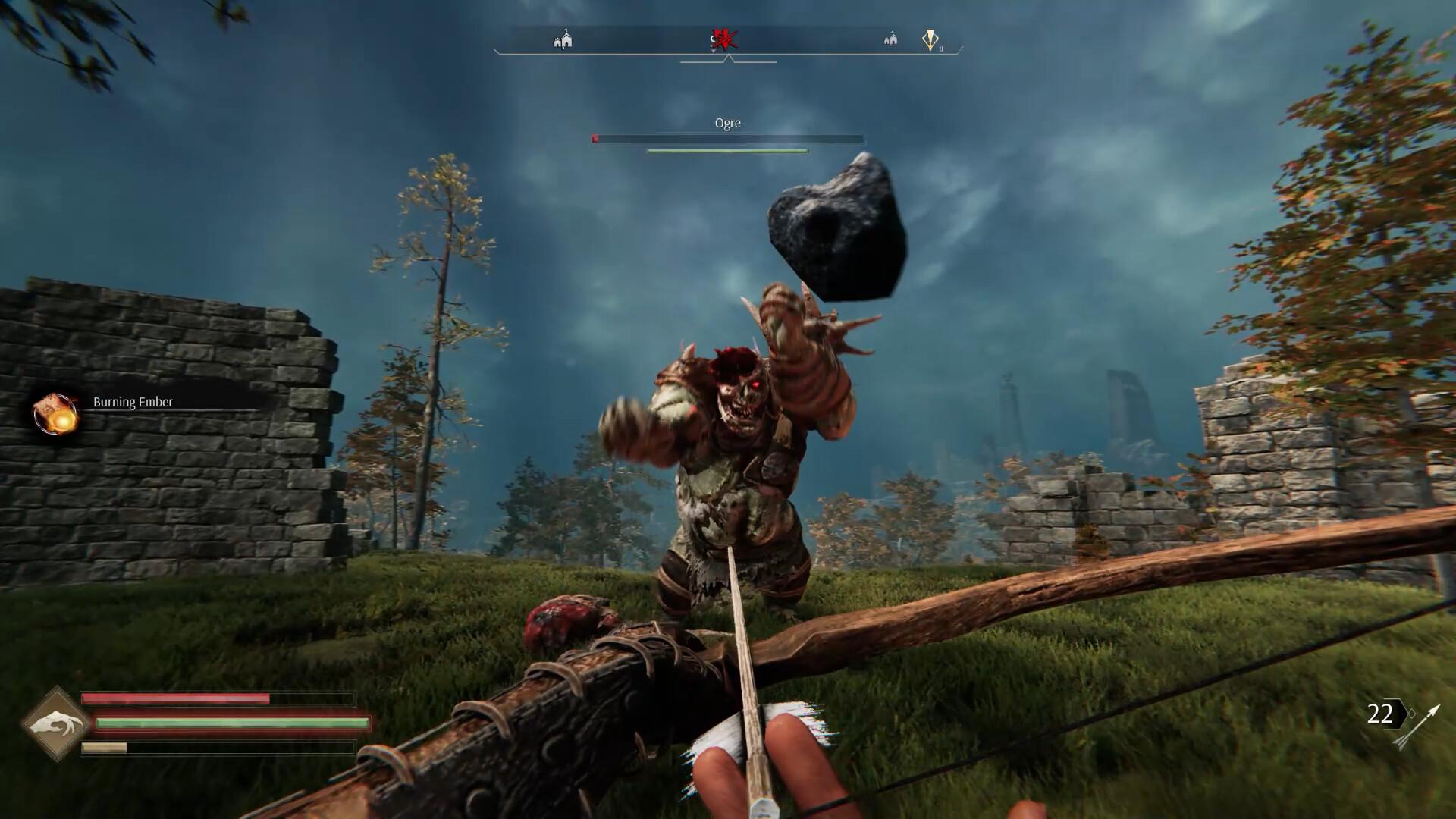The image size is (1456, 819).
Task: Expand the bracket marker under the progress bar
Action: [730, 61]
